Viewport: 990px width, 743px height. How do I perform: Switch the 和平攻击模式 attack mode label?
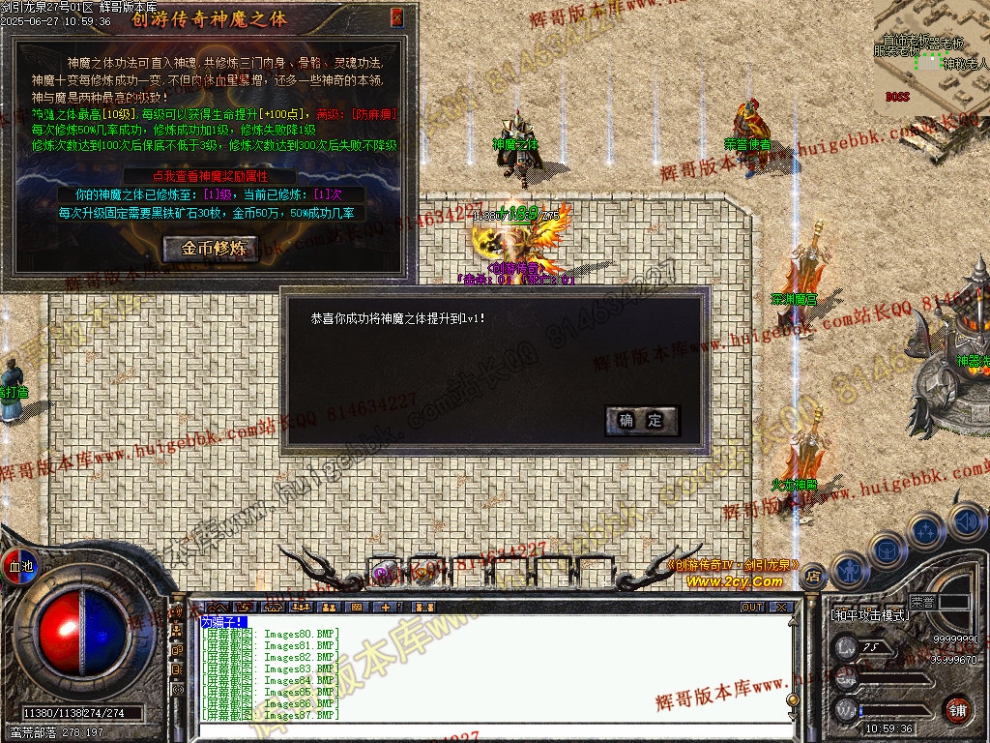tap(871, 615)
